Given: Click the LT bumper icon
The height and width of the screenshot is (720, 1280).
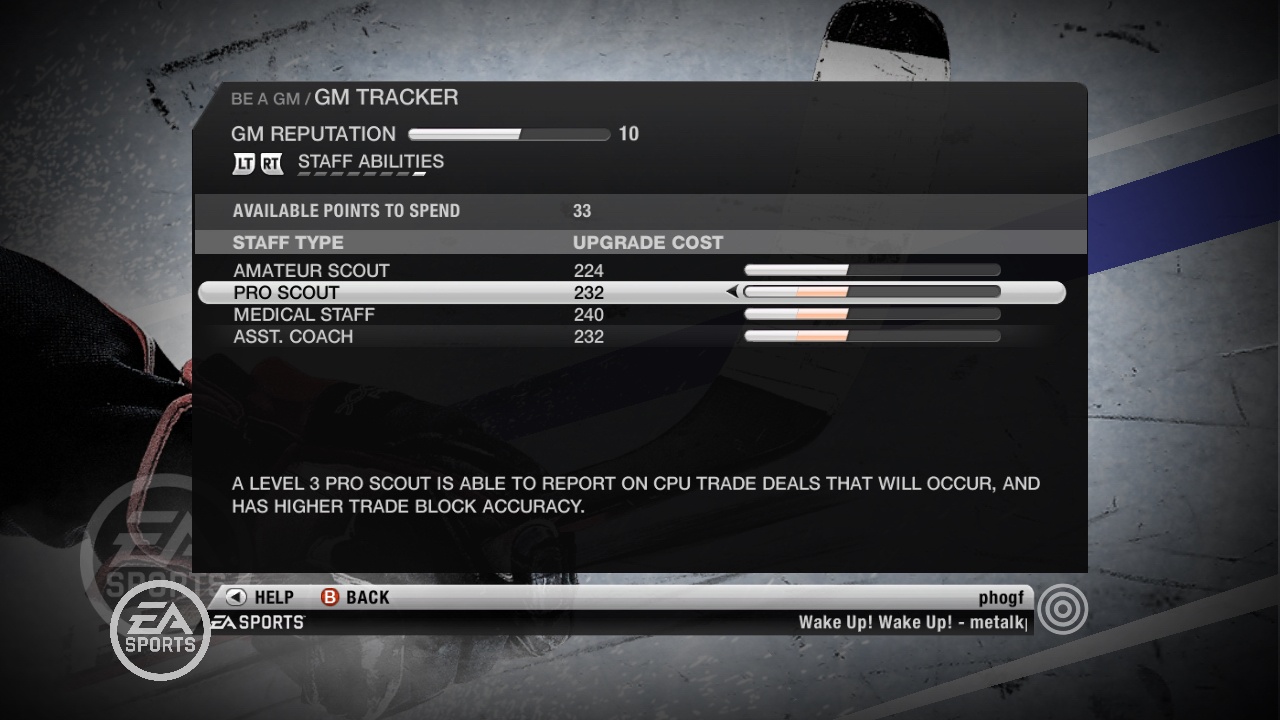Looking at the screenshot, I should pyautogui.click(x=242, y=163).
